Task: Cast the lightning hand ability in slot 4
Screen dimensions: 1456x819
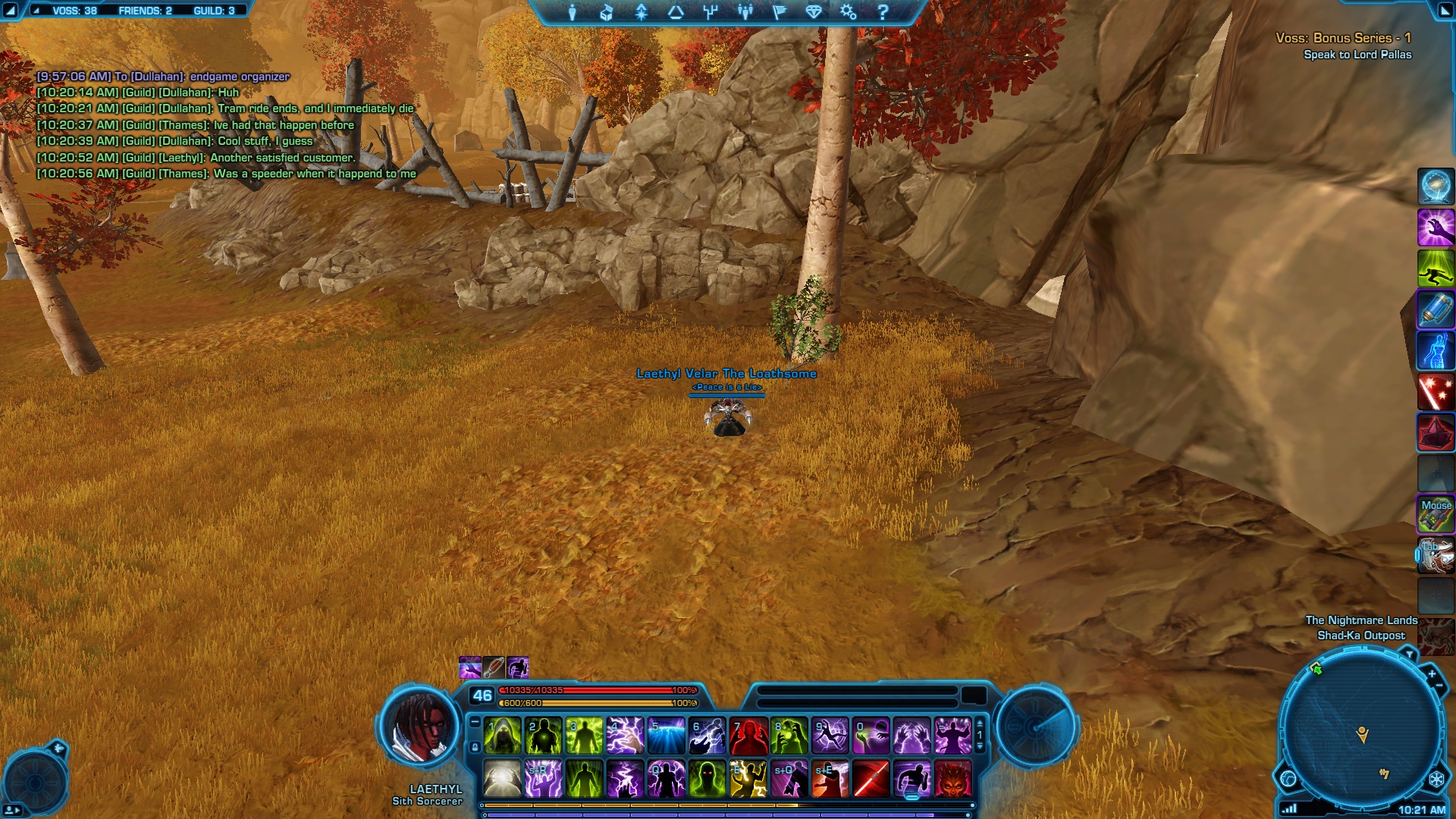Action: 626,736
